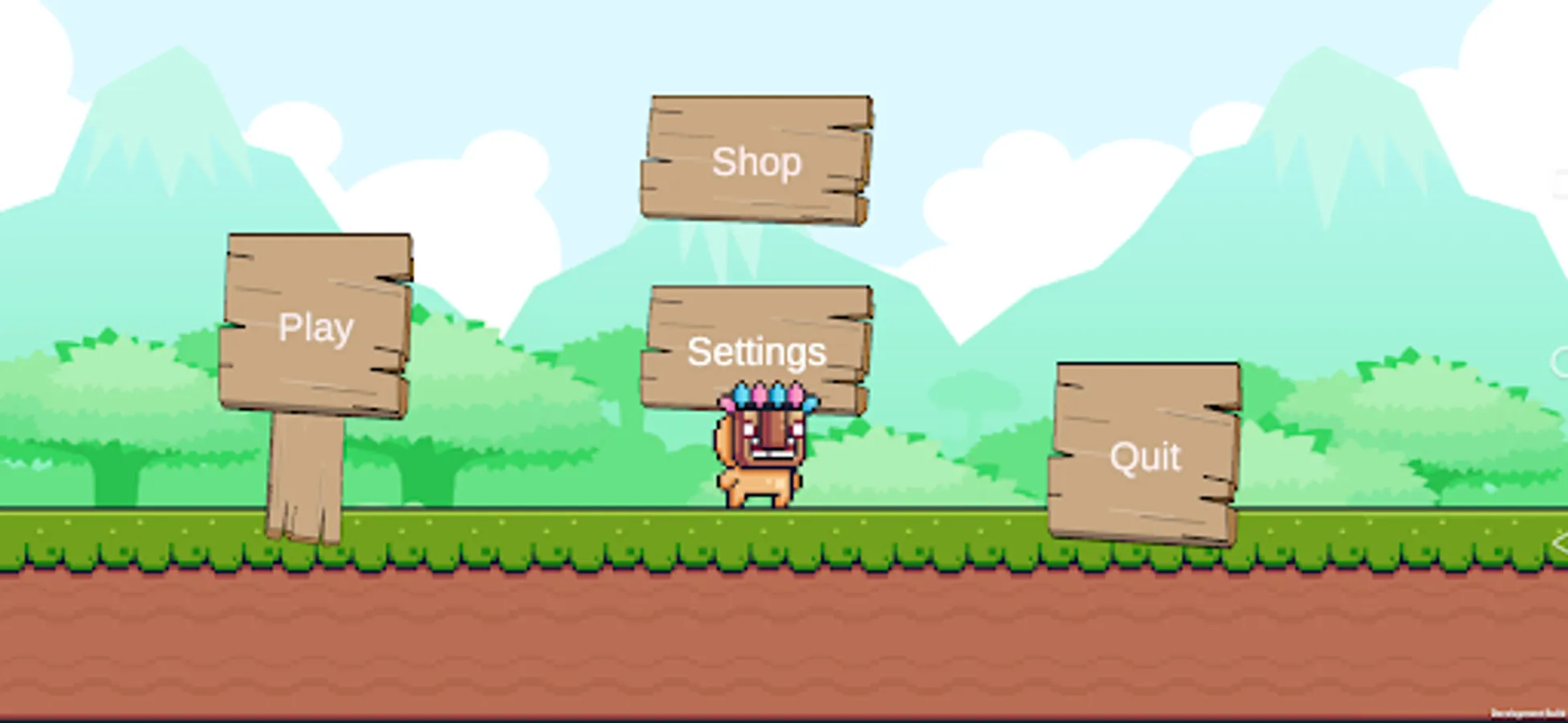
Task: Click the word Settings on the signboard
Action: (756, 352)
